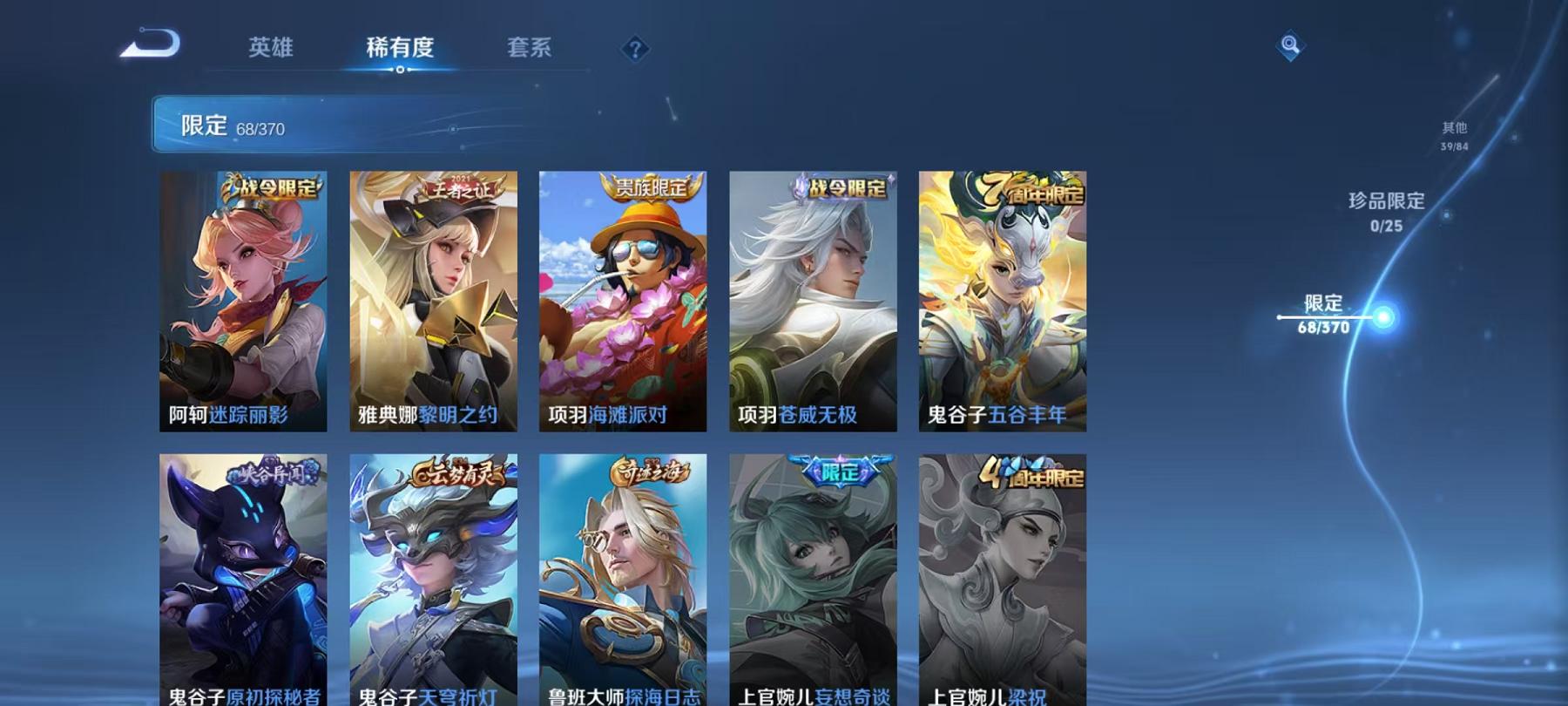
Task: Switch to the 英雄 tab
Action: click(x=271, y=50)
